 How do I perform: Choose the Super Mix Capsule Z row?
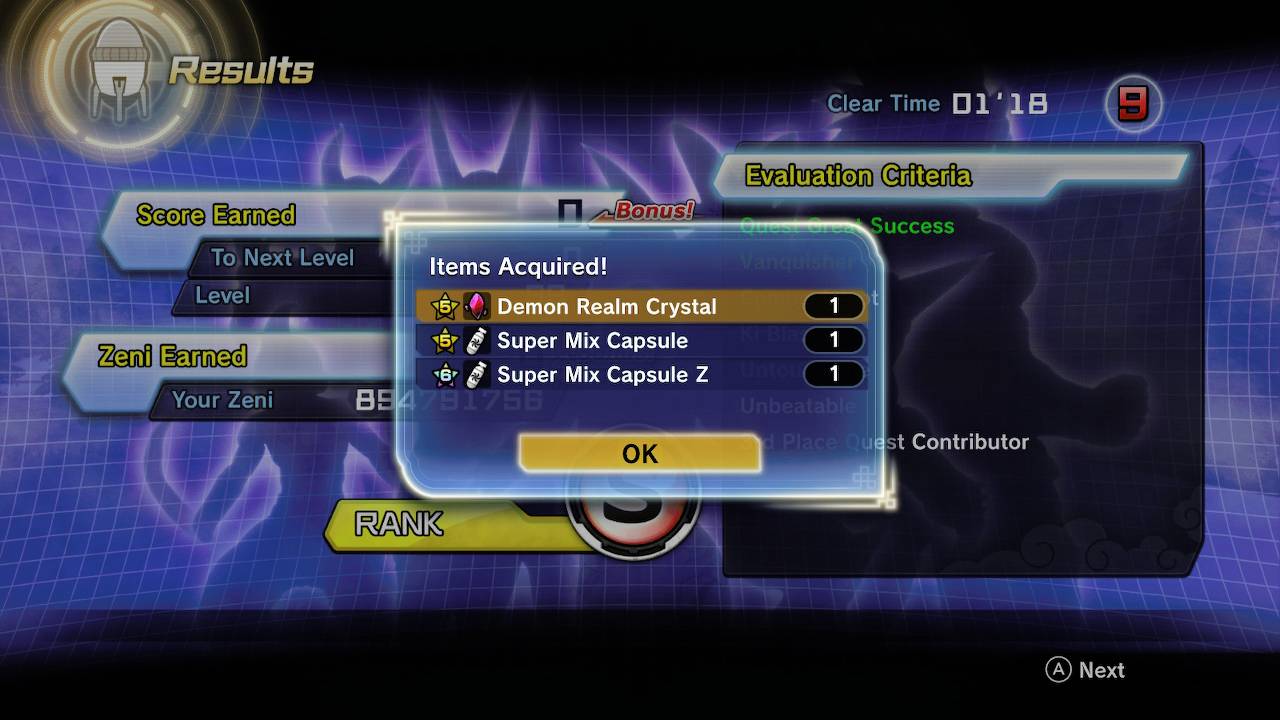click(640, 374)
